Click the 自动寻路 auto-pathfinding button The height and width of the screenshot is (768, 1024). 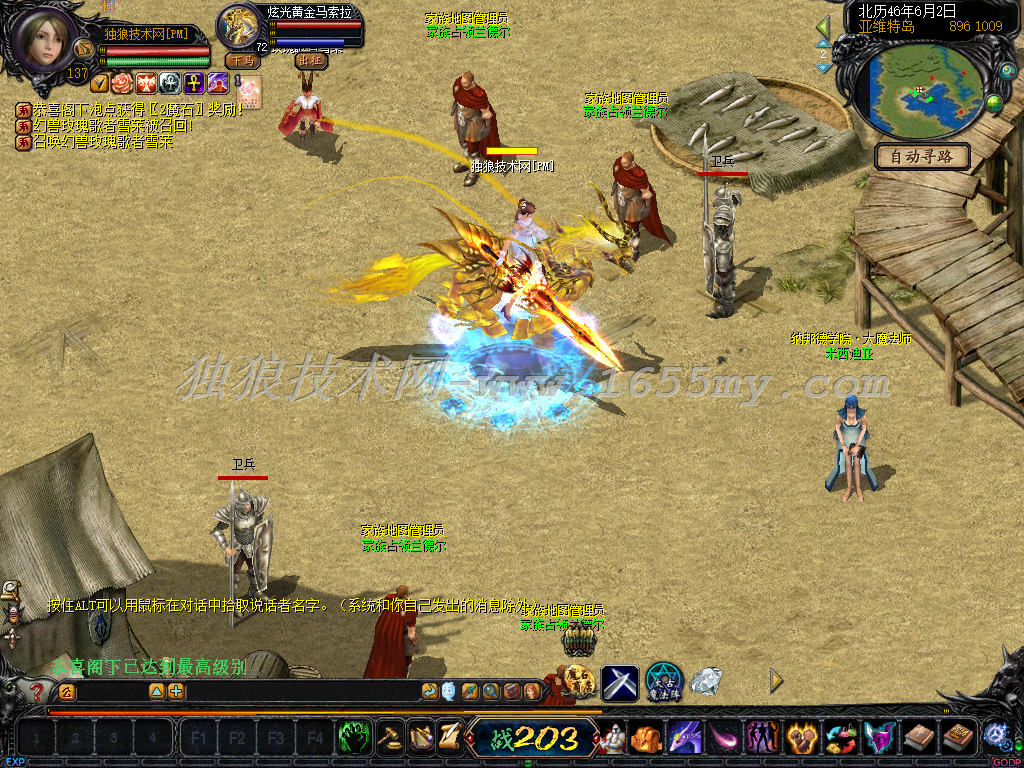pyautogui.click(x=923, y=157)
